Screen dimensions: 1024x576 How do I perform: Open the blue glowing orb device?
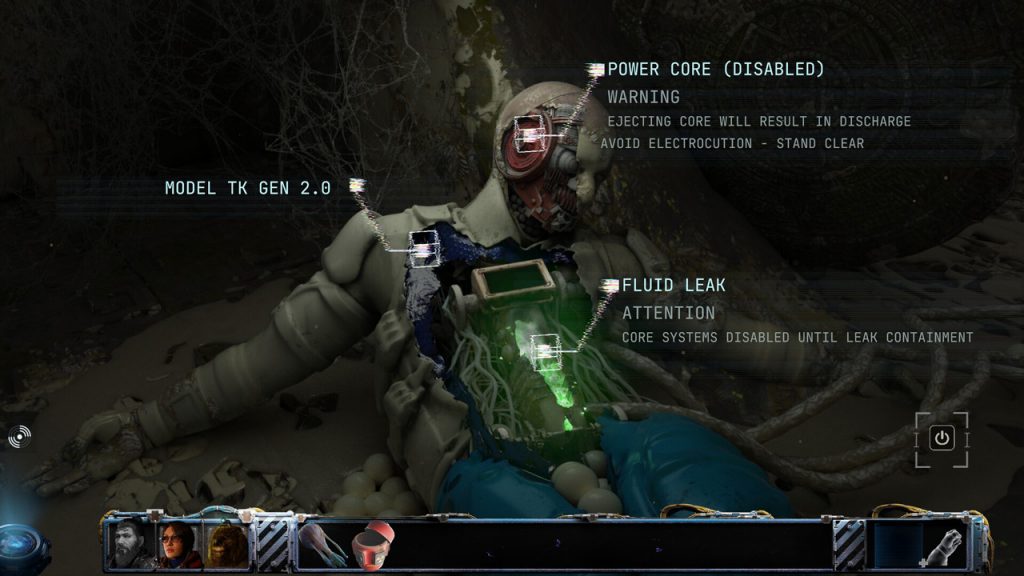tap(20, 546)
